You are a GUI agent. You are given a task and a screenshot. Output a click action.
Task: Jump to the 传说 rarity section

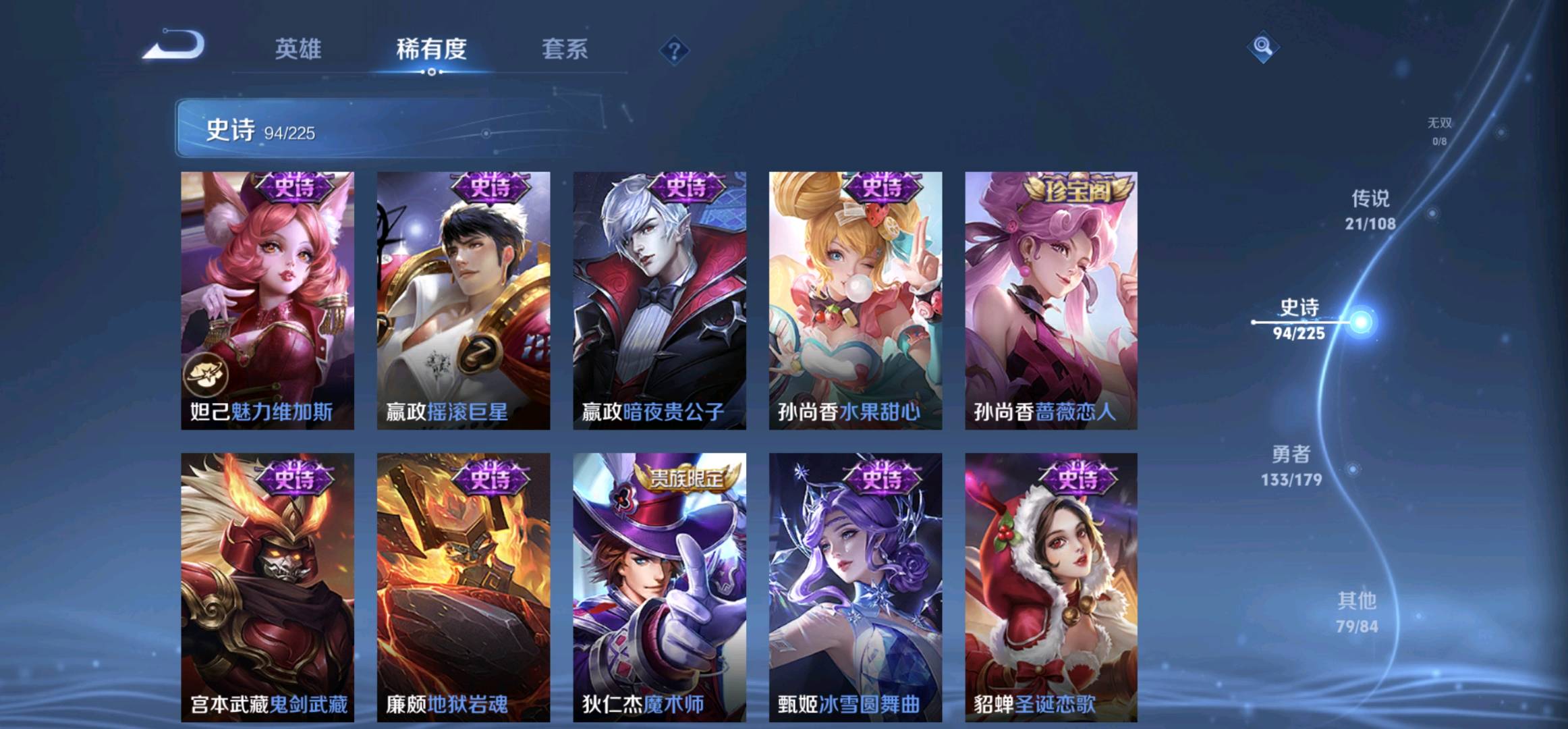click(x=1370, y=209)
